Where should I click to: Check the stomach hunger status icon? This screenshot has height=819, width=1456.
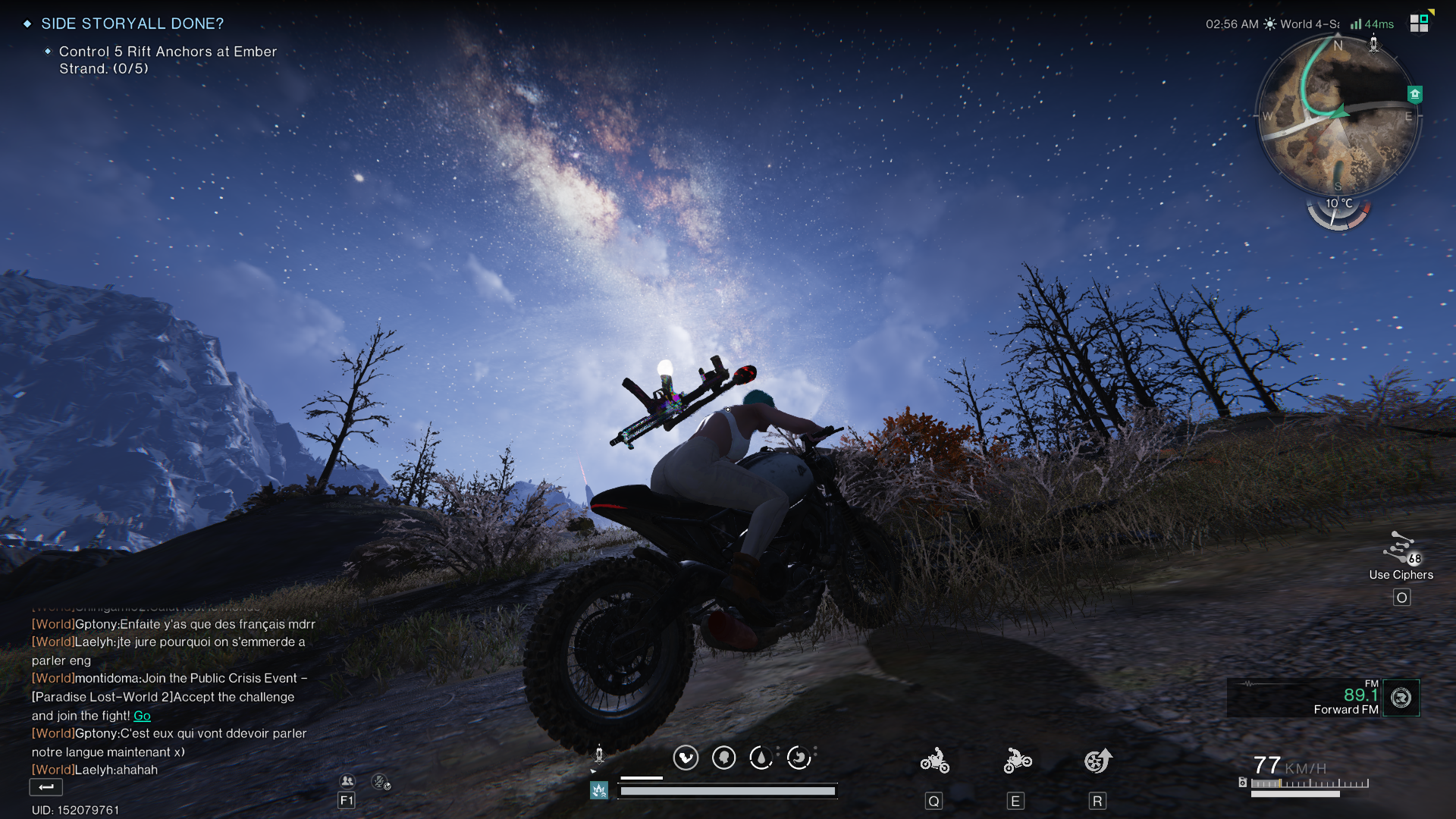799,758
